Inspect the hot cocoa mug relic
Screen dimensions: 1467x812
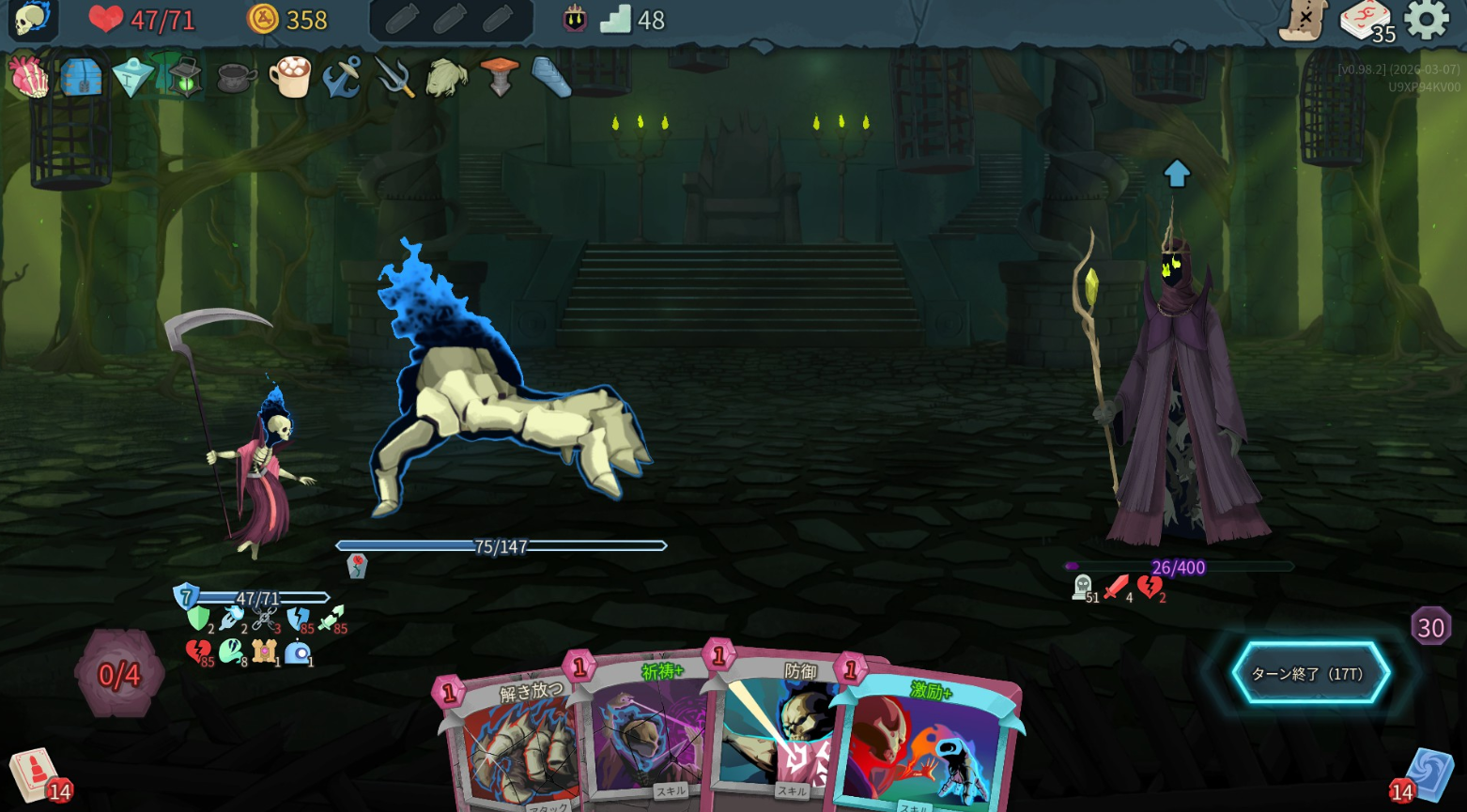pos(290,76)
